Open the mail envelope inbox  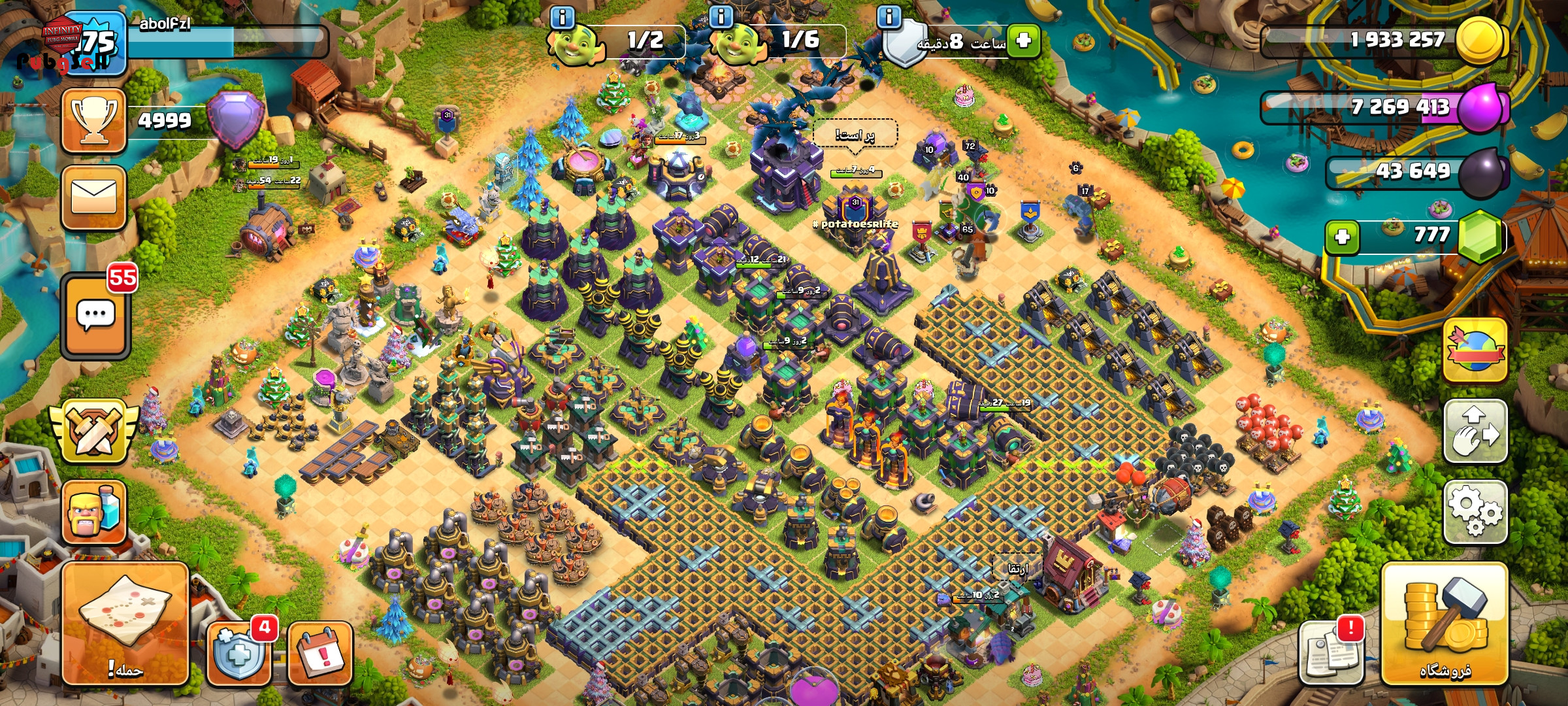pyautogui.click(x=94, y=197)
